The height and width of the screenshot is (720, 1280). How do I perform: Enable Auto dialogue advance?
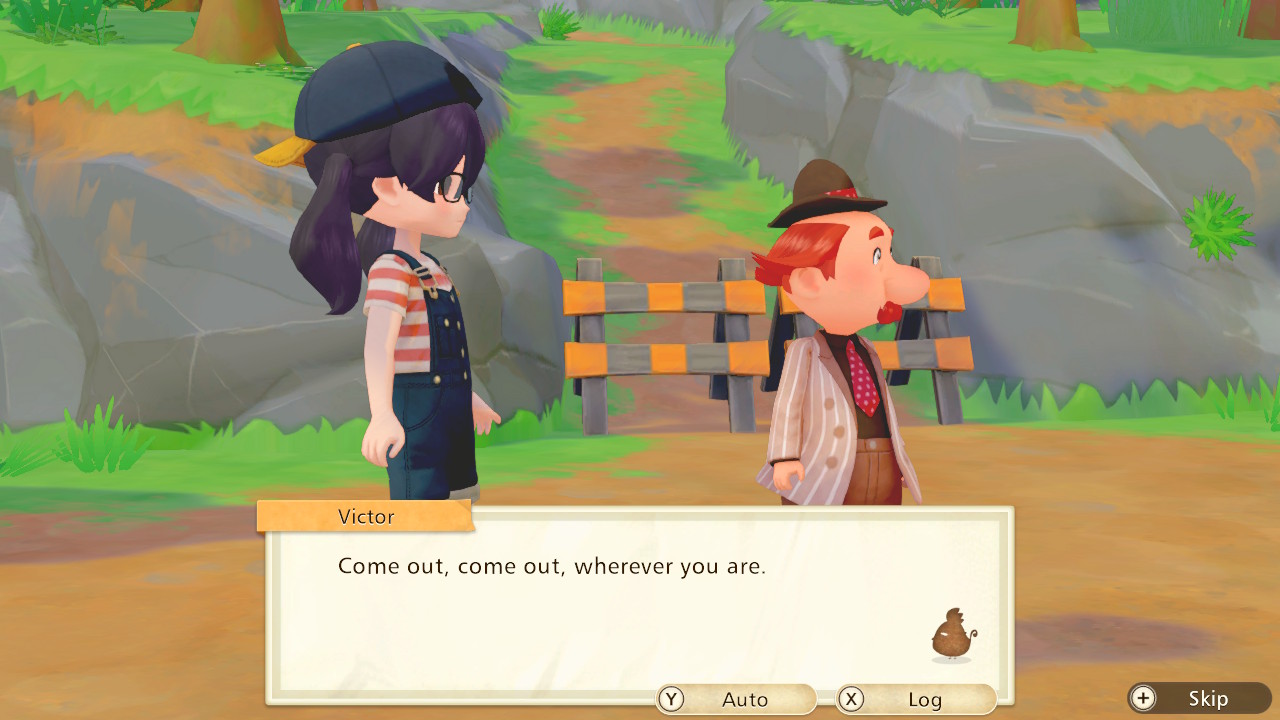coord(736,699)
